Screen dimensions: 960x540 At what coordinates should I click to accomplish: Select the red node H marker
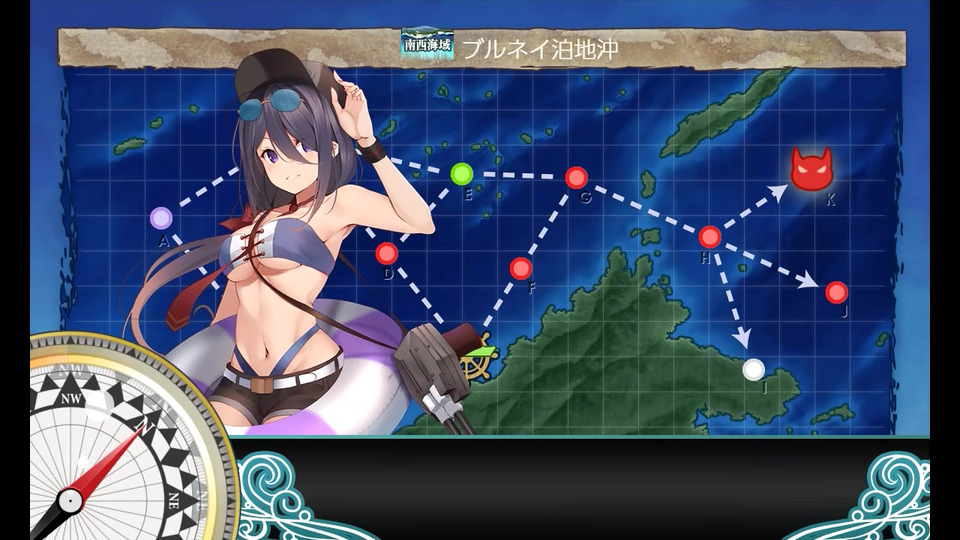(x=709, y=237)
